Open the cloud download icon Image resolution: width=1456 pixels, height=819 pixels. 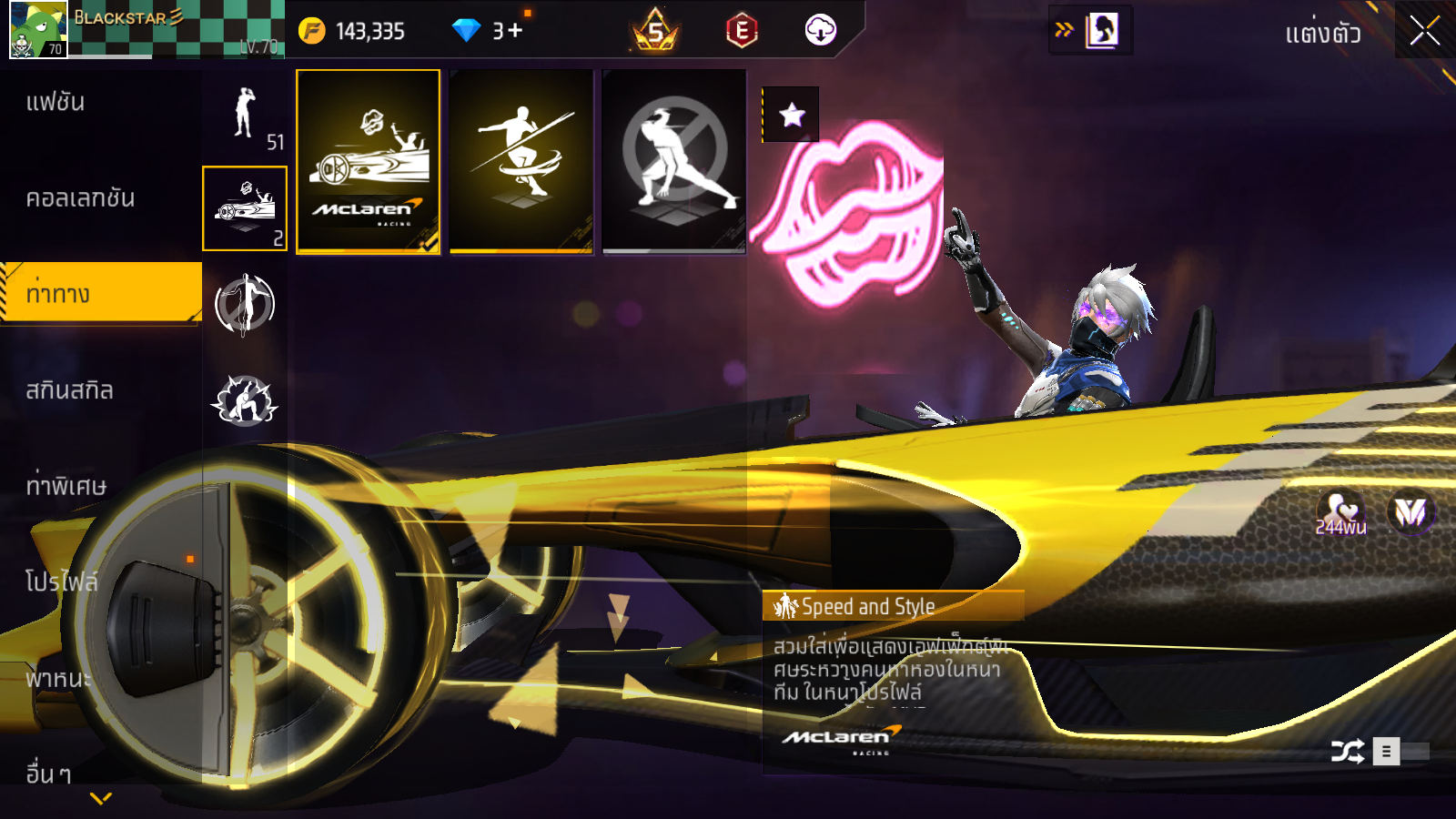point(821,30)
